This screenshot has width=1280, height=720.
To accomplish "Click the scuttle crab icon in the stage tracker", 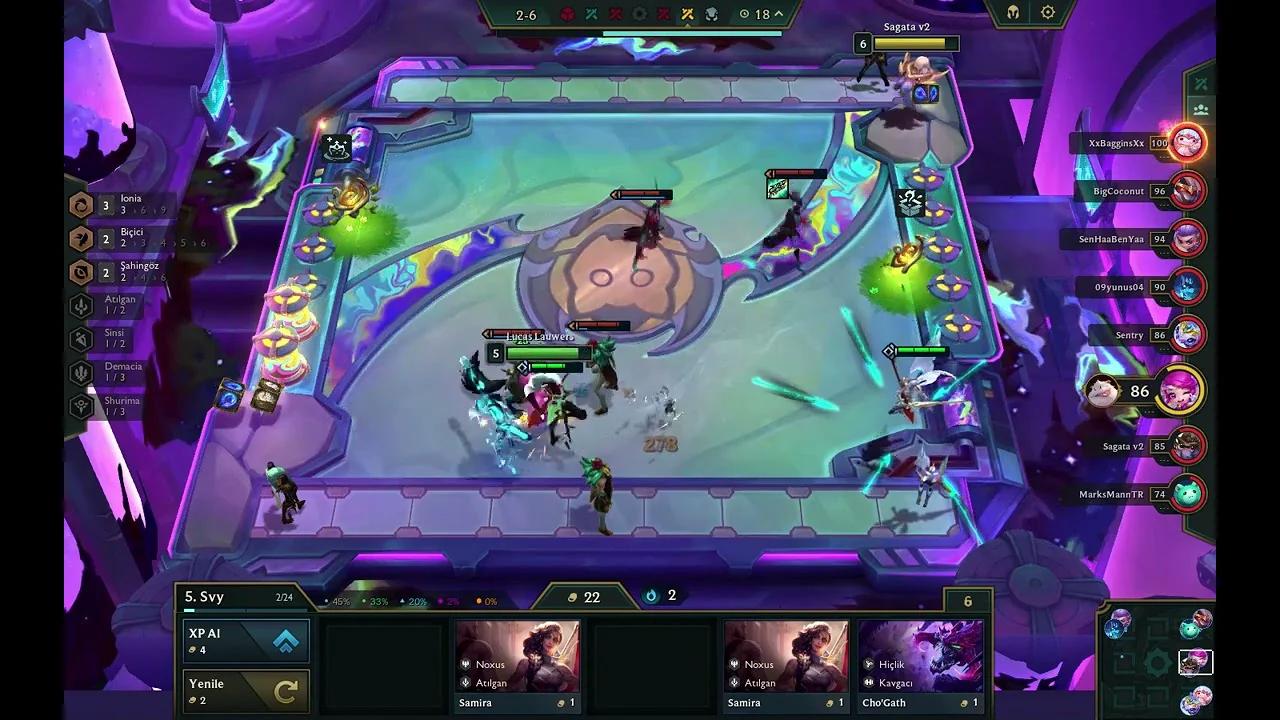I will click(712, 14).
